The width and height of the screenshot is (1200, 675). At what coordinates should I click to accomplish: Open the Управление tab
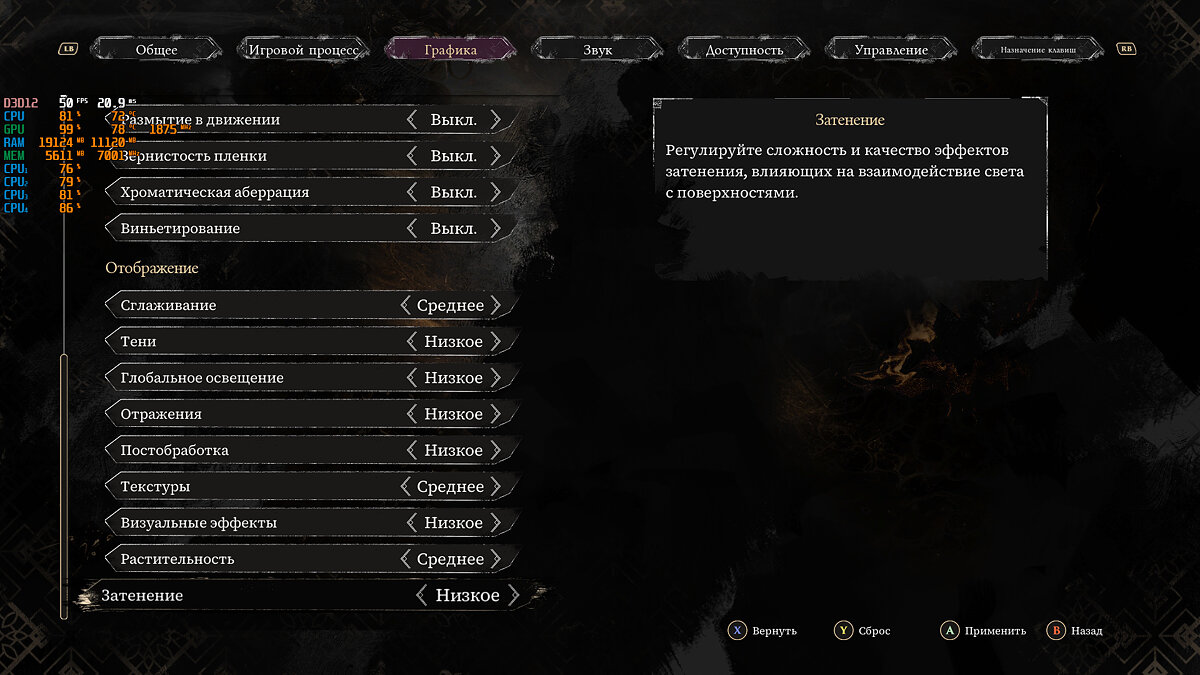pyautogui.click(x=891, y=49)
